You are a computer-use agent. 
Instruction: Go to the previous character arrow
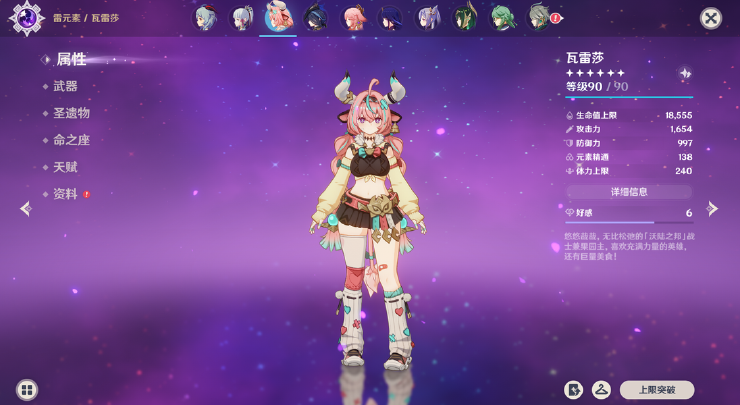point(26,209)
